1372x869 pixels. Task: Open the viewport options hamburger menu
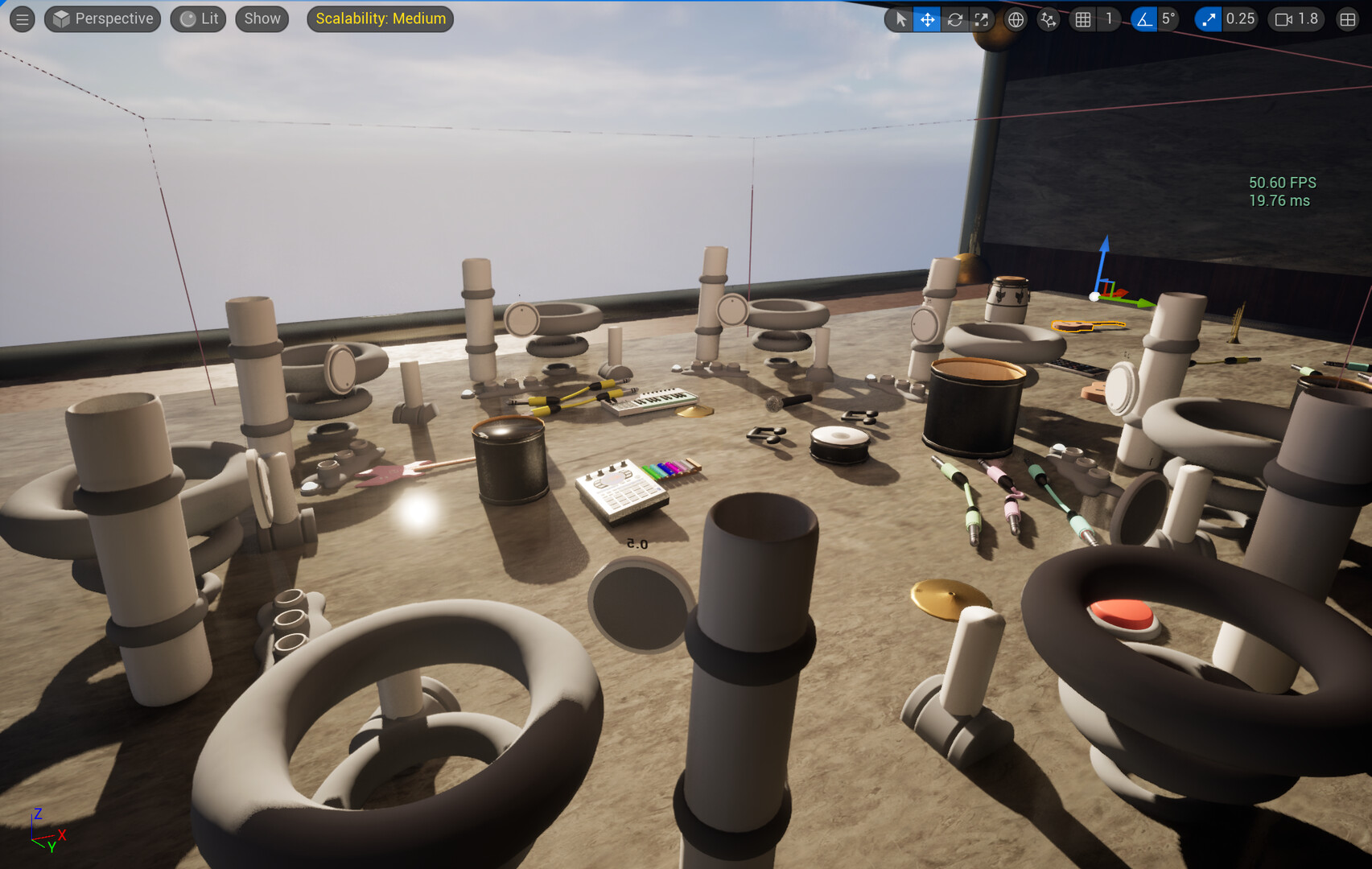pos(22,19)
